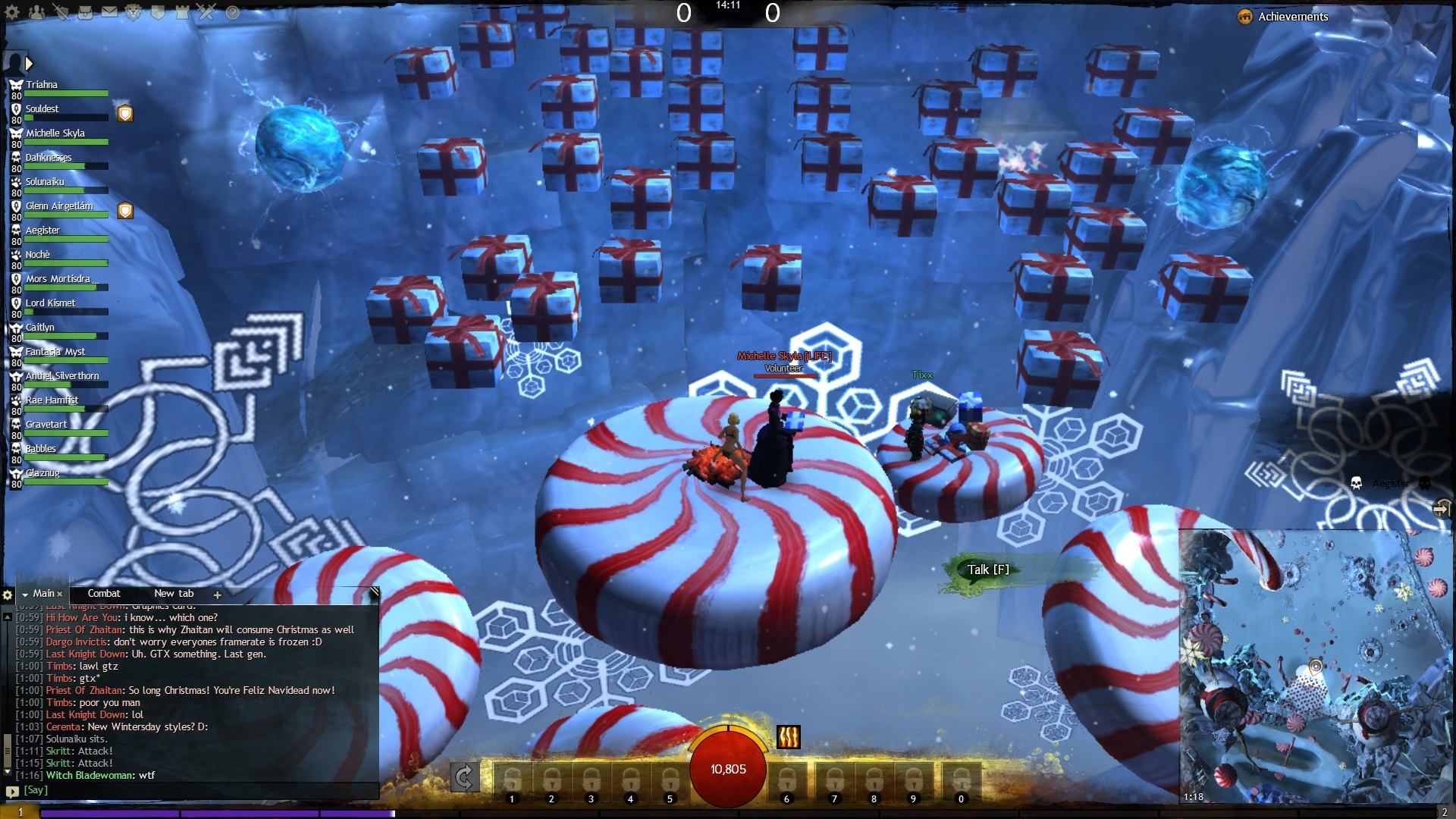The width and height of the screenshot is (1456, 819).
Task: Open the hero panel sword-and-shield icon
Action: click(x=61, y=12)
